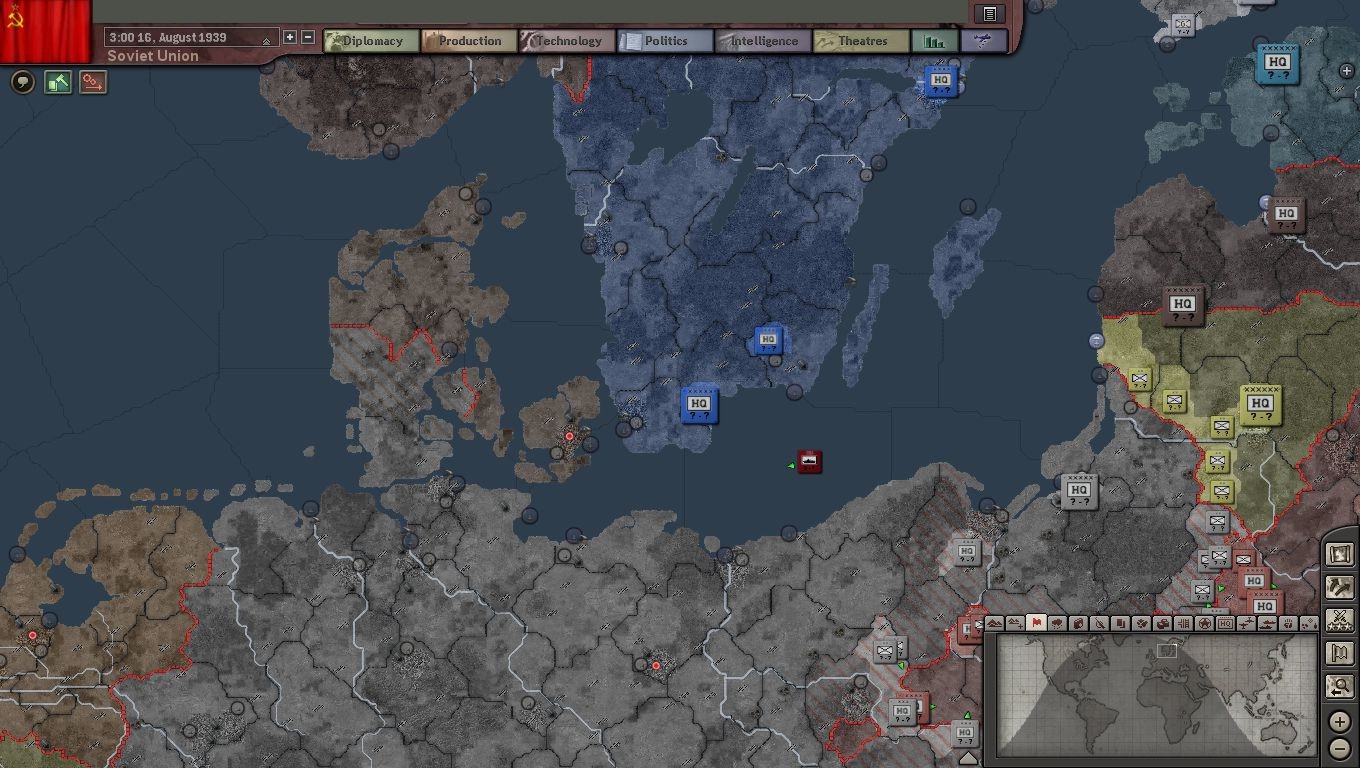Open the statistics bar-chart button
Screen dimensions: 1360x768
(935, 41)
